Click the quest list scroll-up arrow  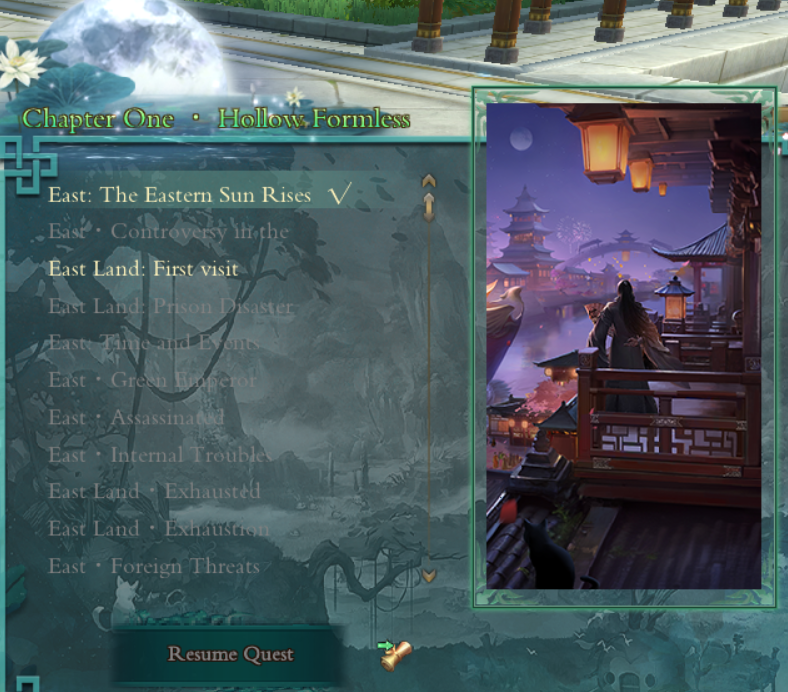point(429,182)
